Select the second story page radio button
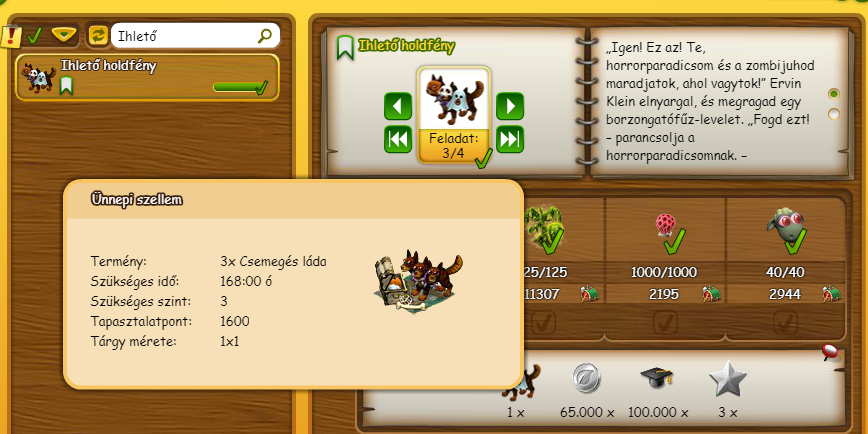868x434 pixels. pyautogui.click(x=834, y=114)
